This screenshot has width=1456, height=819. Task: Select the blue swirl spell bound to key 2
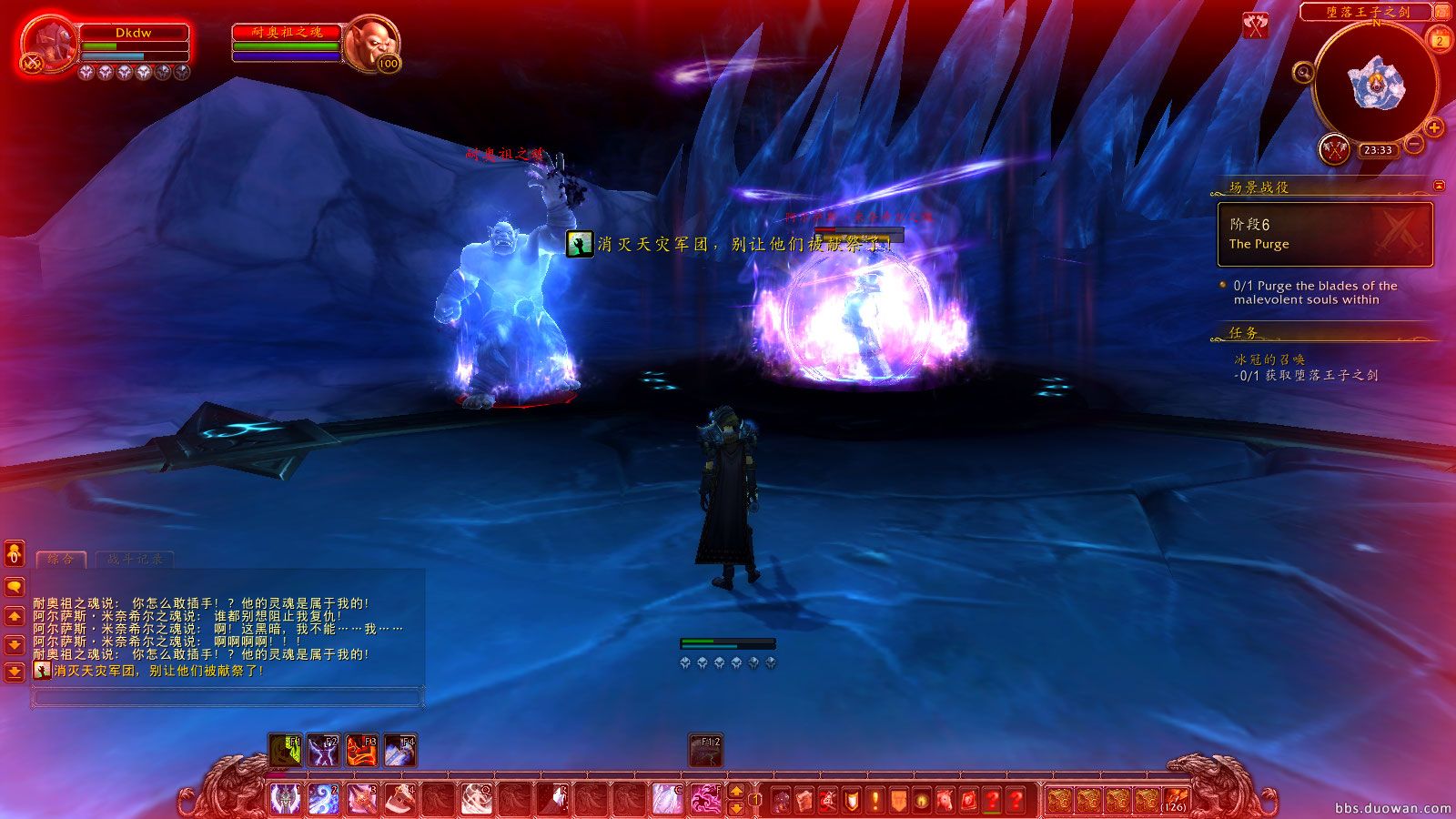(324, 798)
